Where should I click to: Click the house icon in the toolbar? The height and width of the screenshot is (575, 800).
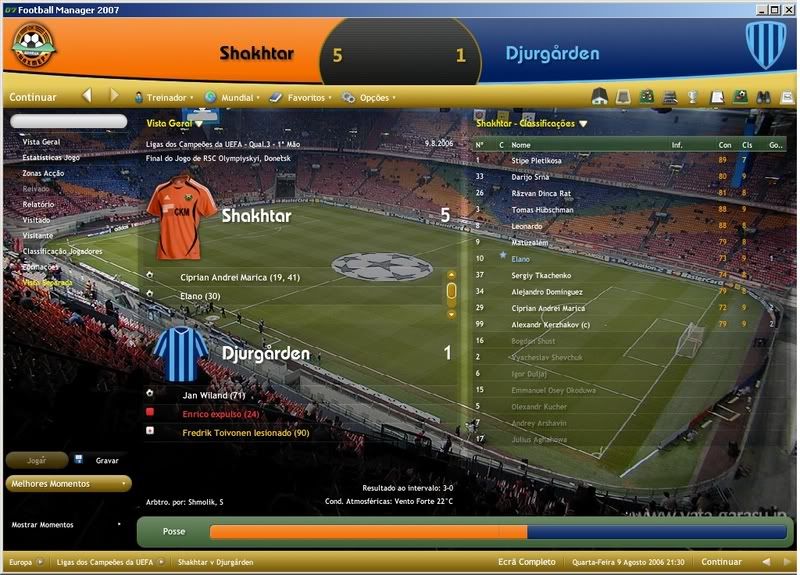600,97
